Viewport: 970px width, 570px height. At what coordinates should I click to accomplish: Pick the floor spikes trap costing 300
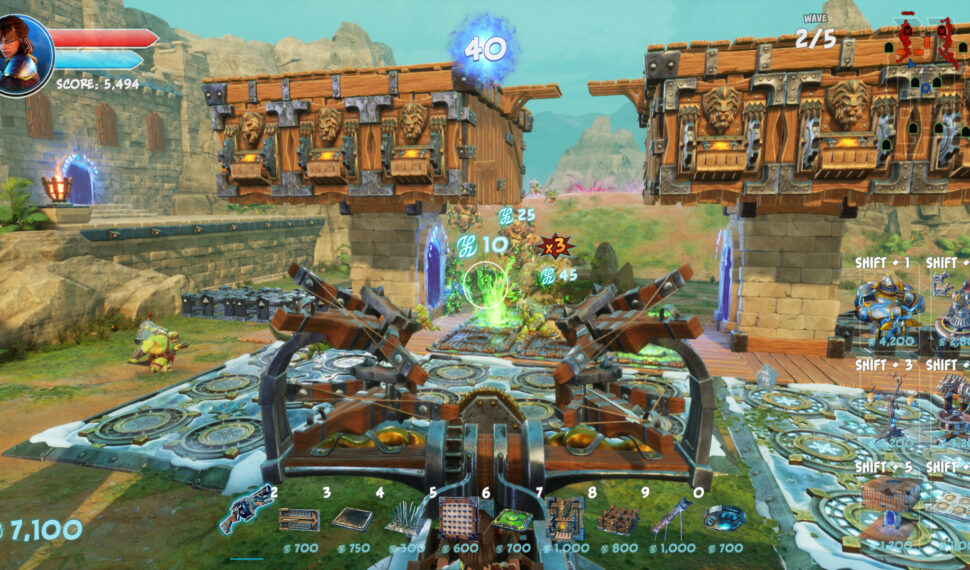[x=404, y=517]
